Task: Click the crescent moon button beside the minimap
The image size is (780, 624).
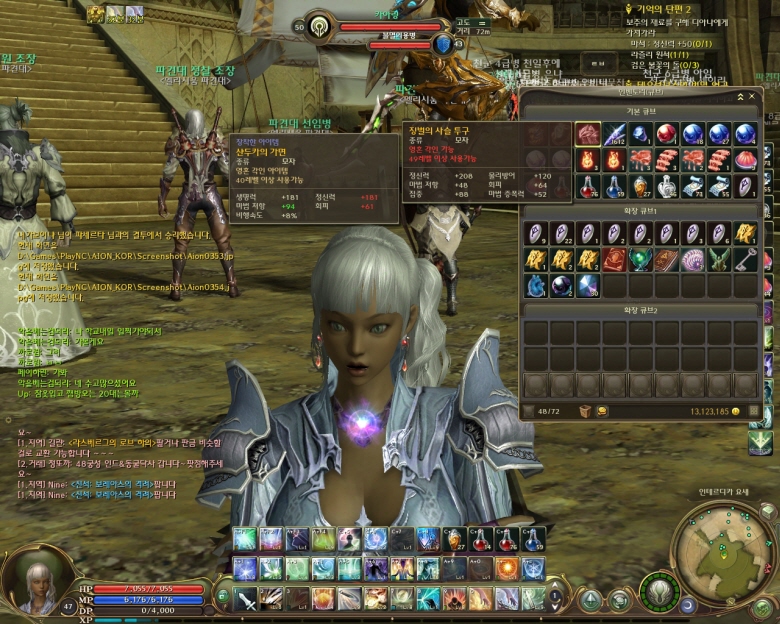Action: tap(690, 605)
